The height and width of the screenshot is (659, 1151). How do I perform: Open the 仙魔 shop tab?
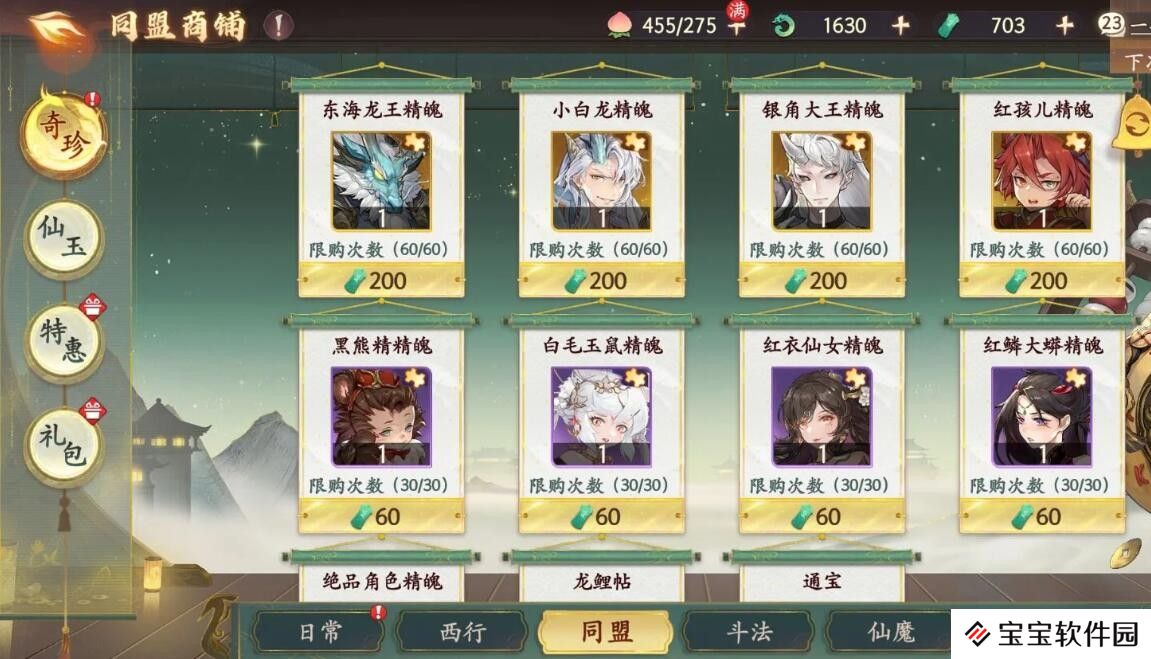click(890, 632)
